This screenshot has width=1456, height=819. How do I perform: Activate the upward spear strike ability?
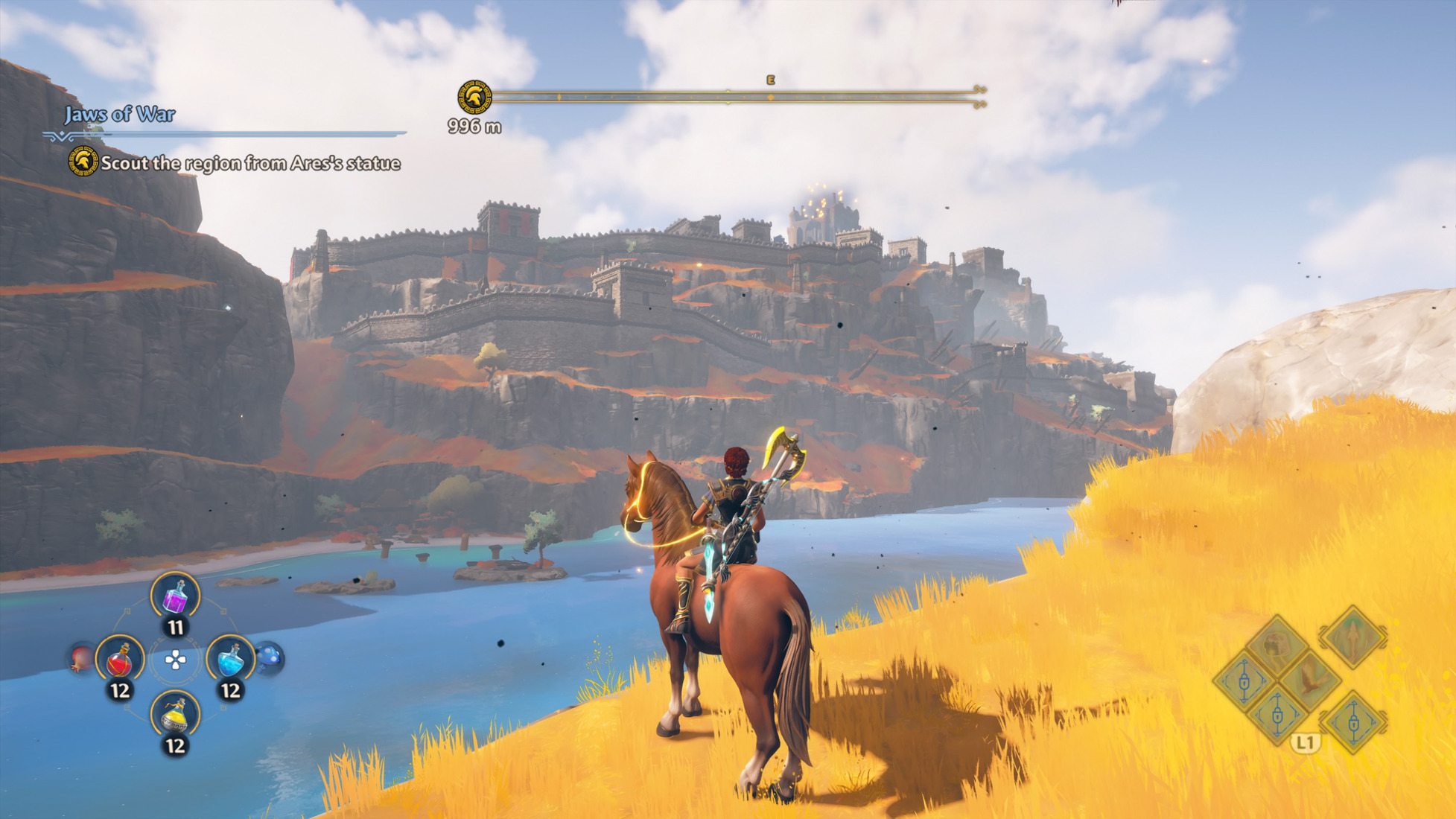1352,637
